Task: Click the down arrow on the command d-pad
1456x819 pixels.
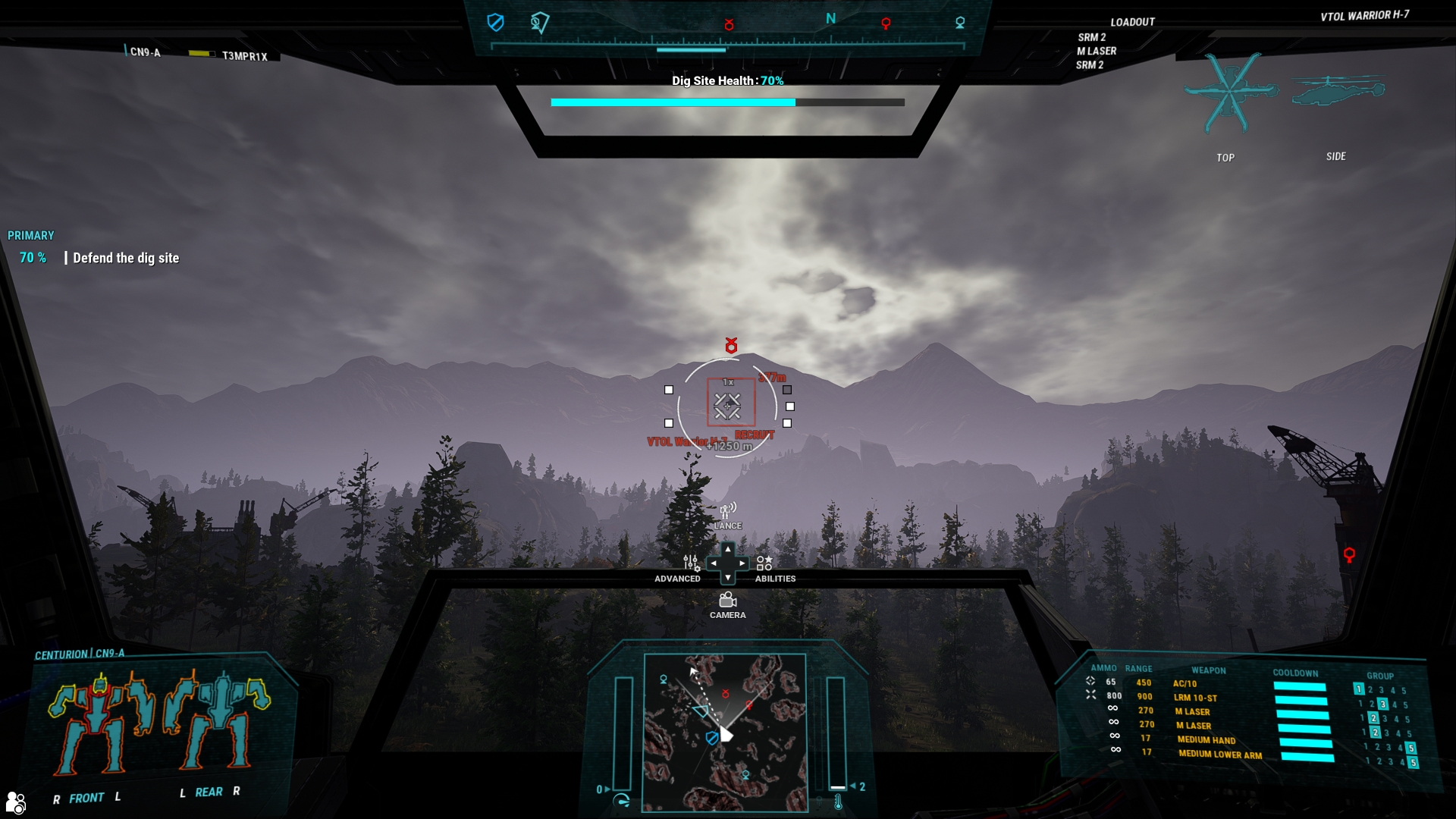Action: tap(729, 577)
